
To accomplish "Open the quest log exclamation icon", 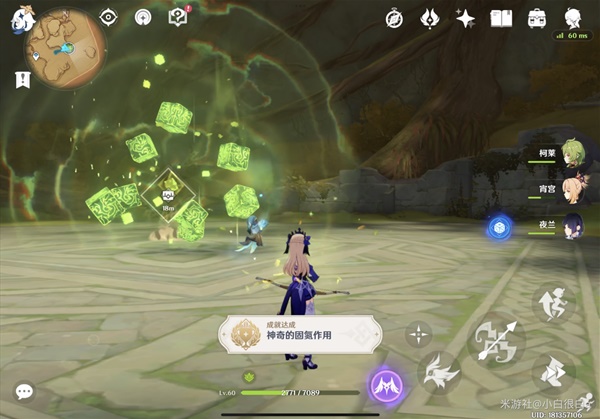I will [21, 79].
